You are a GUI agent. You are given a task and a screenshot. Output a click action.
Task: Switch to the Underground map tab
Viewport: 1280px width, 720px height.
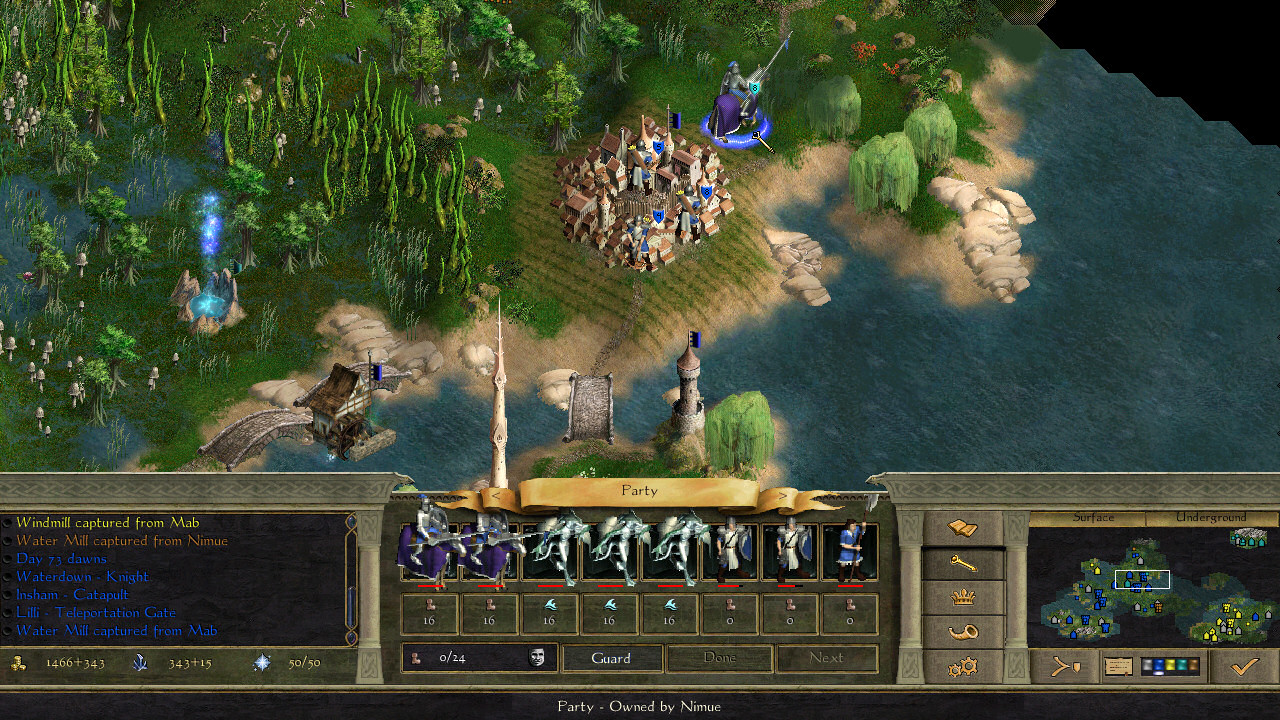[1211, 518]
